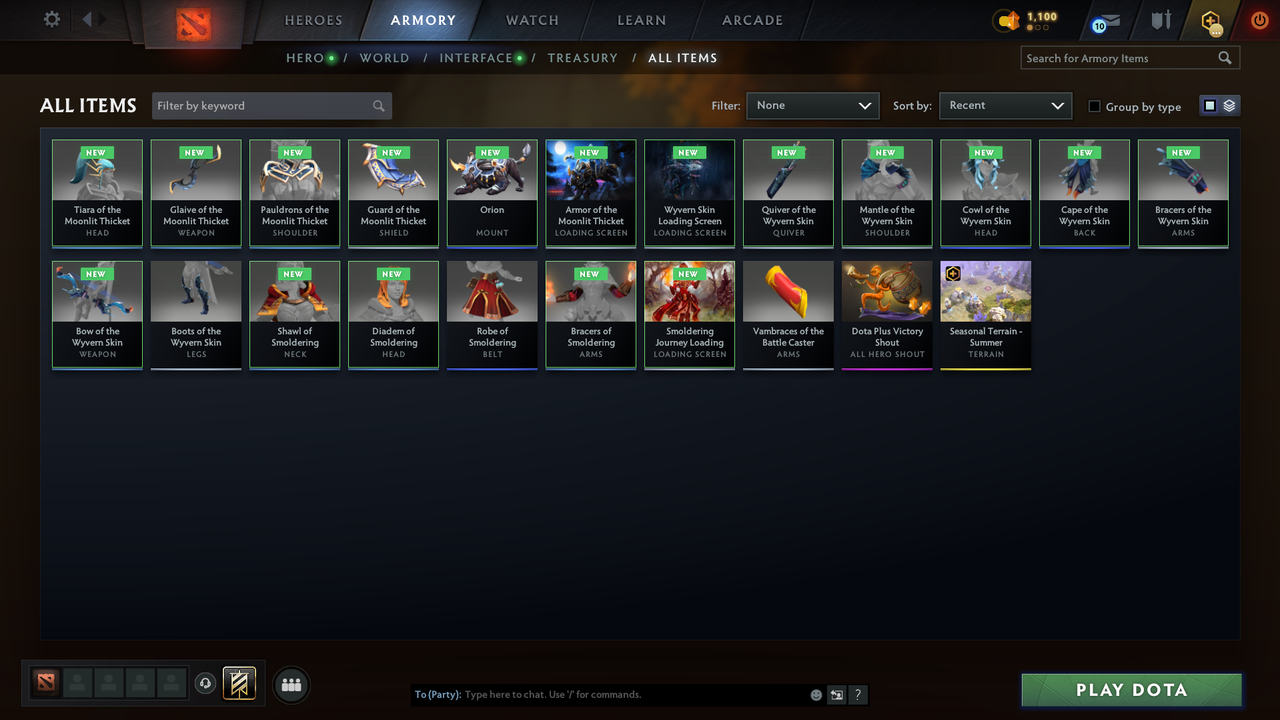Switch to the TREASURY tab
Viewport: 1280px width, 720px height.
(x=583, y=58)
